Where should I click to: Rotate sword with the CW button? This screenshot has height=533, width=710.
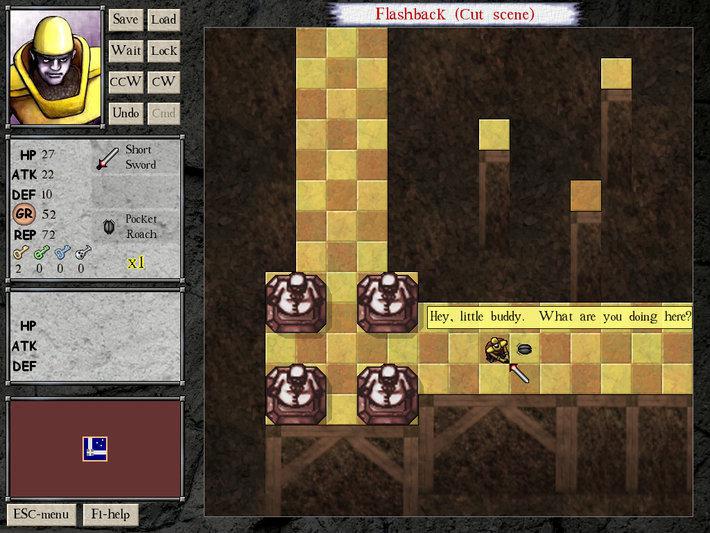pyautogui.click(x=163, y=82)
